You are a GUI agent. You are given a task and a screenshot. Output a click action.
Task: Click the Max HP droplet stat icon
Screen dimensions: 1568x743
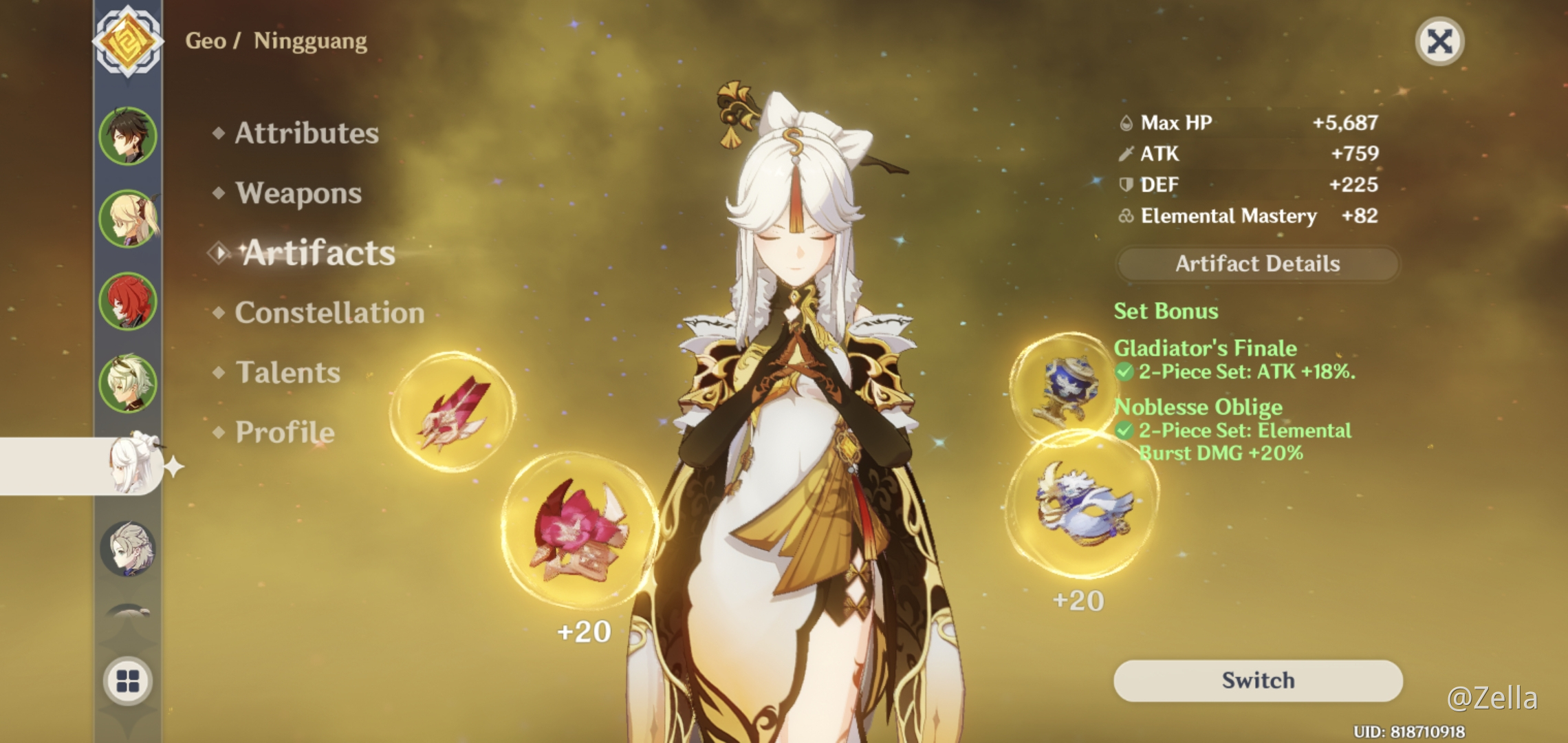[1126, 122]
